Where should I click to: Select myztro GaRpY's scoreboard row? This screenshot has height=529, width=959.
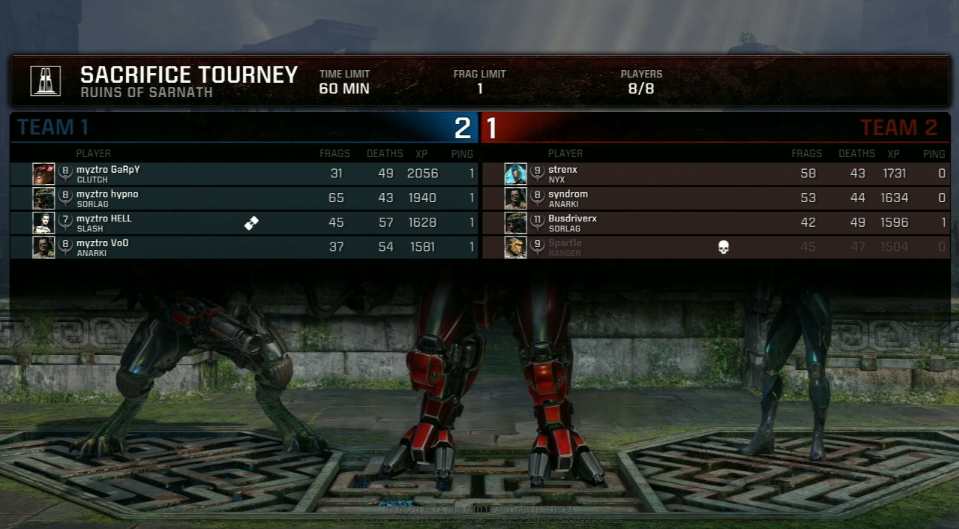click(244, 174)
